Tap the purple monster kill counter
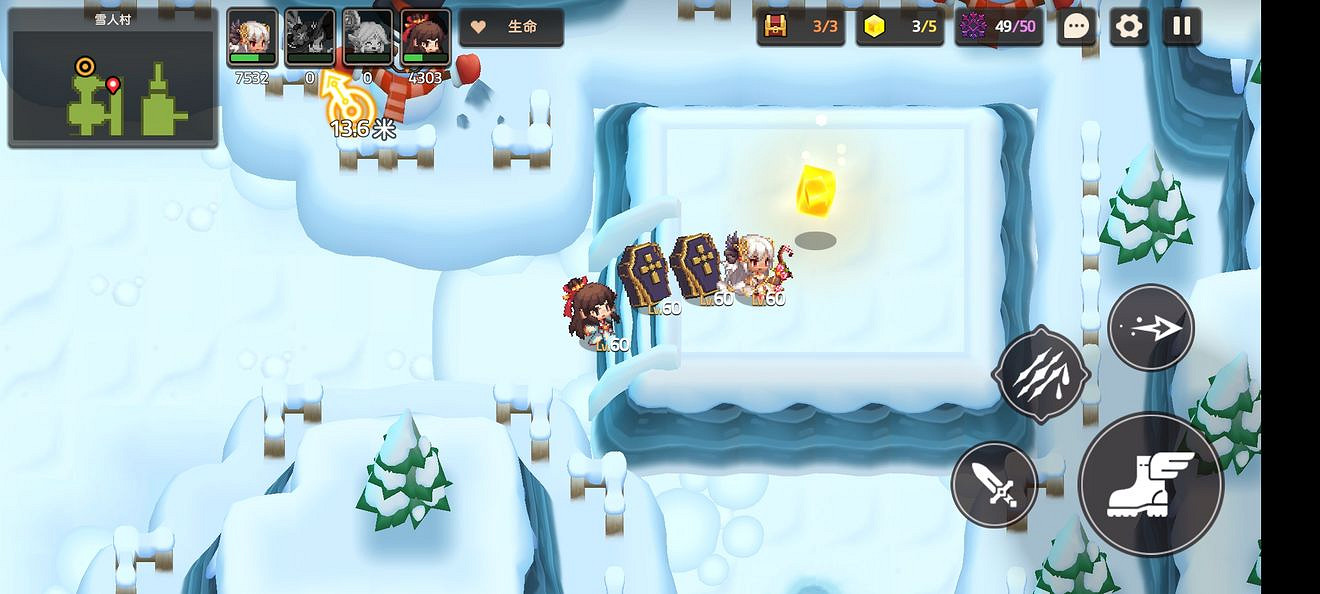Screen dimensions: 1320x594 click(x=999, y=27)
